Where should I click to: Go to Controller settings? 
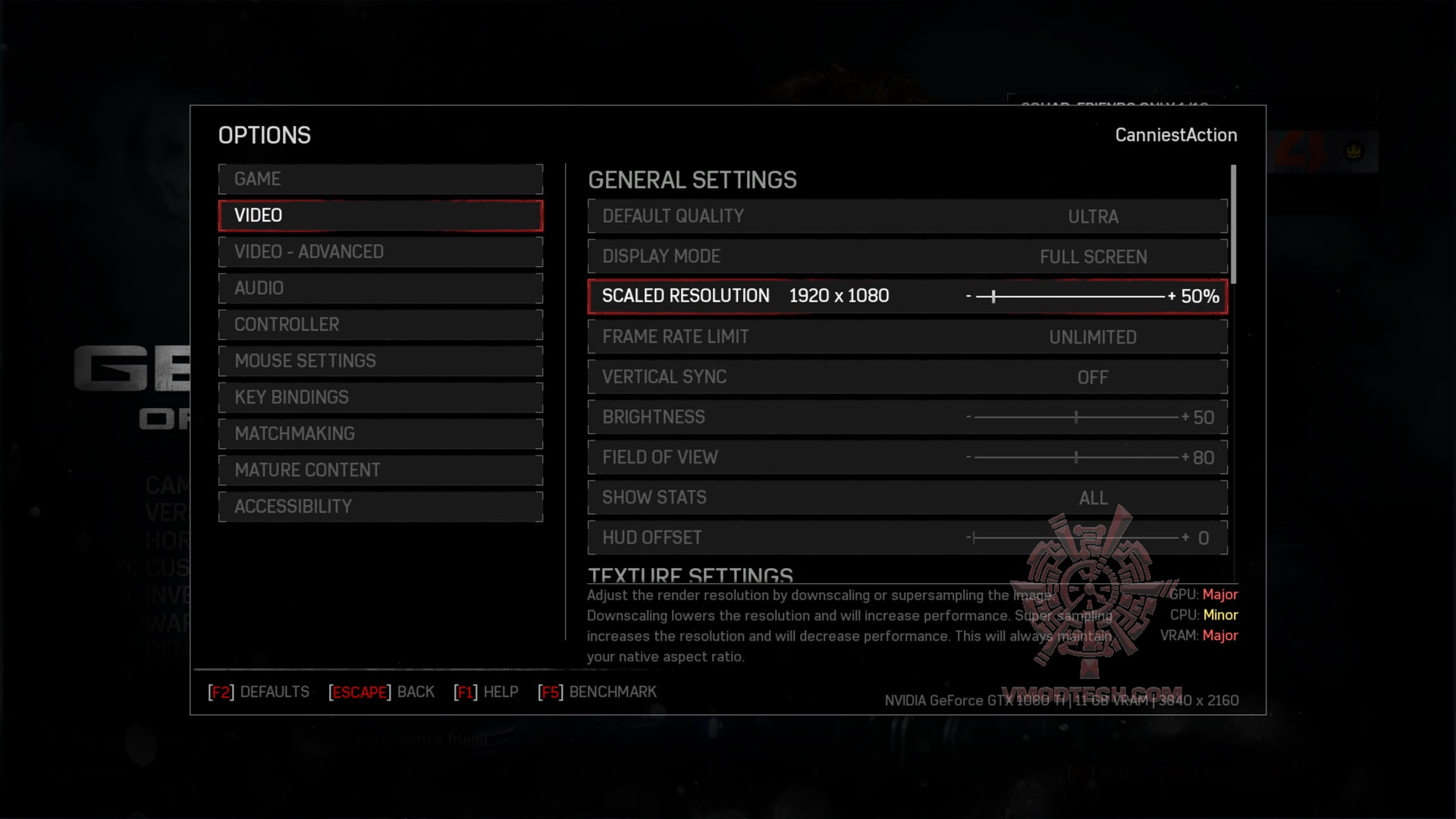[380, 325]
